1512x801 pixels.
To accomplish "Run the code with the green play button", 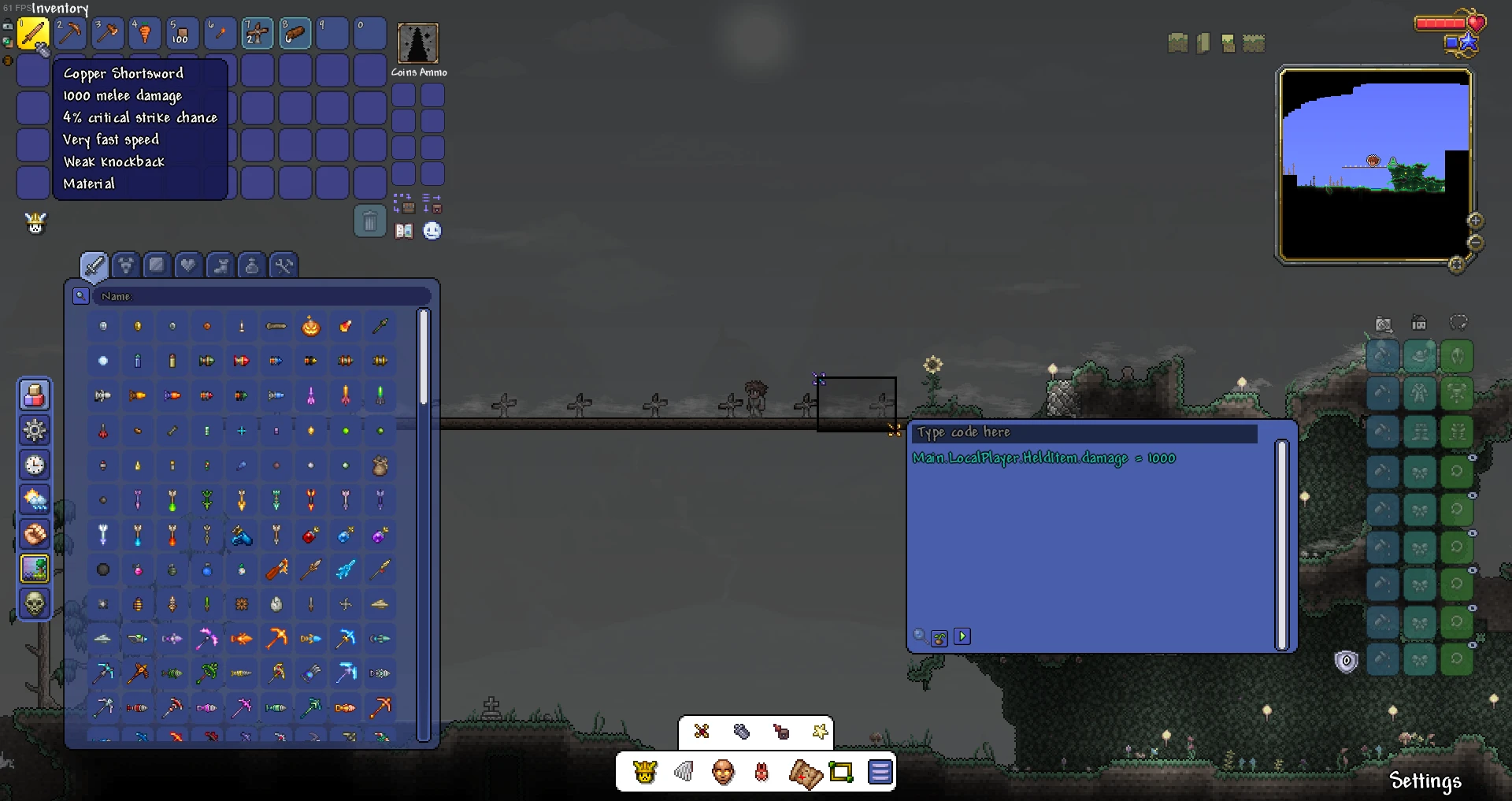I will tap(962, 636).
